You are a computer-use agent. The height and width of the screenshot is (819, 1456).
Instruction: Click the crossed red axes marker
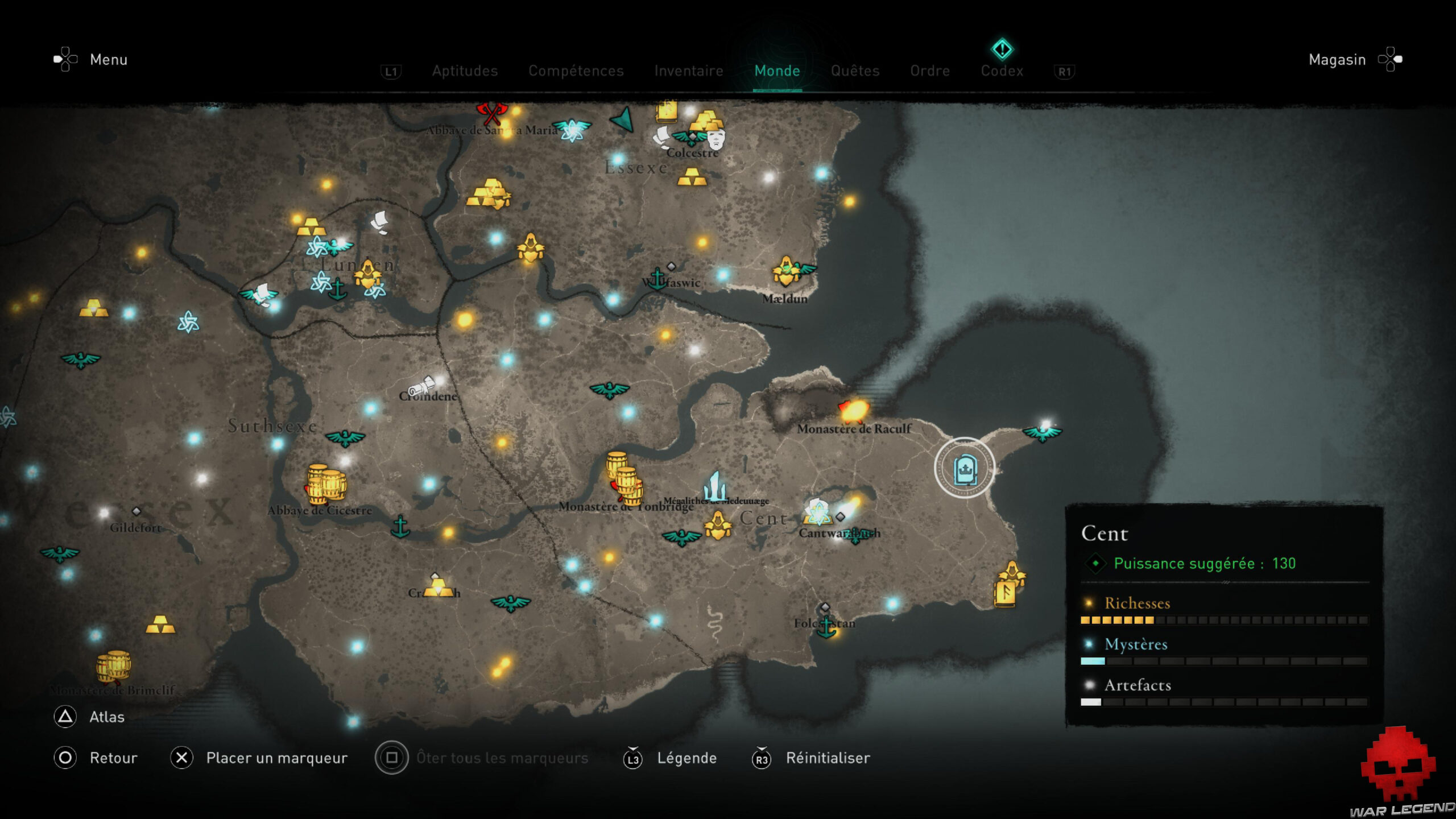pos(492,113)
